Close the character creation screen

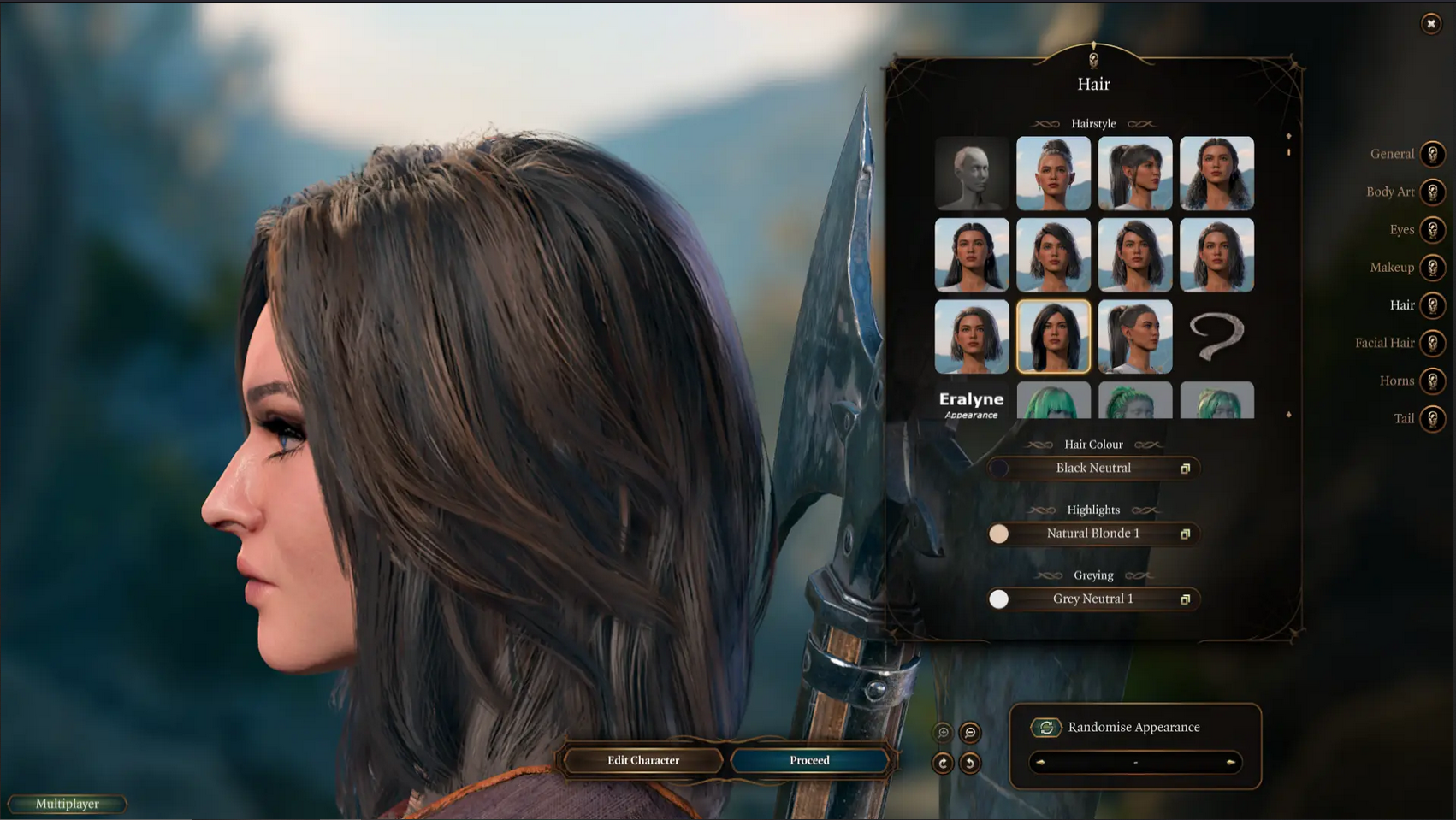pos(1430,24)
